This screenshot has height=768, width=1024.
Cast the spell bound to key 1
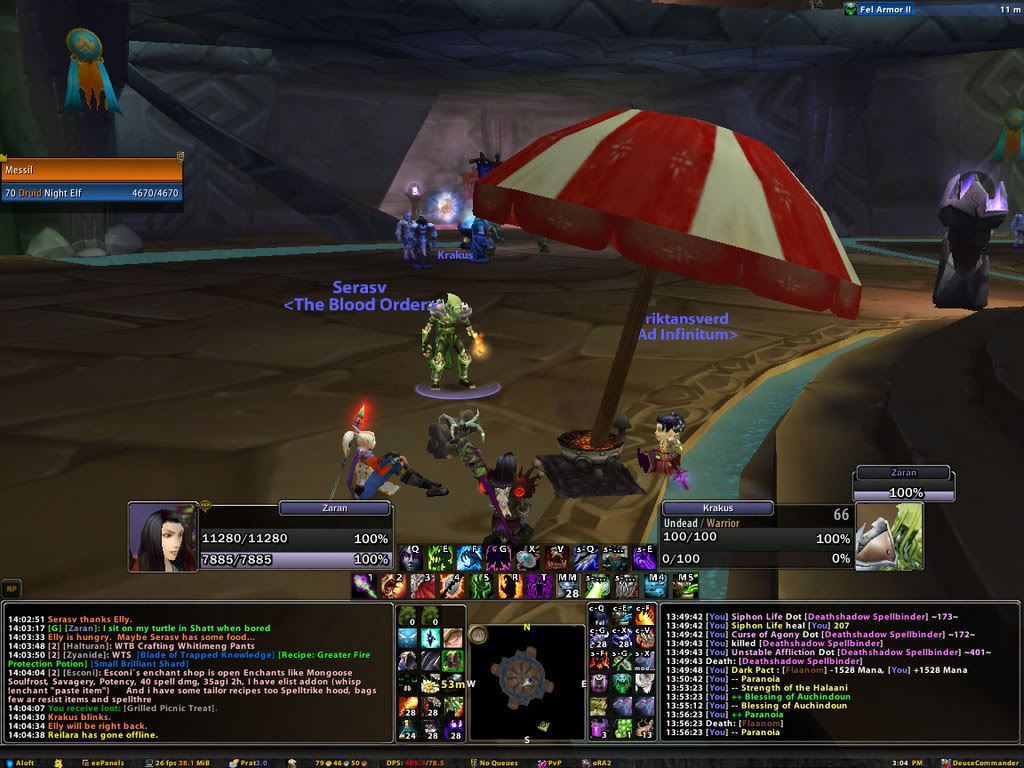tap(366, 586)
